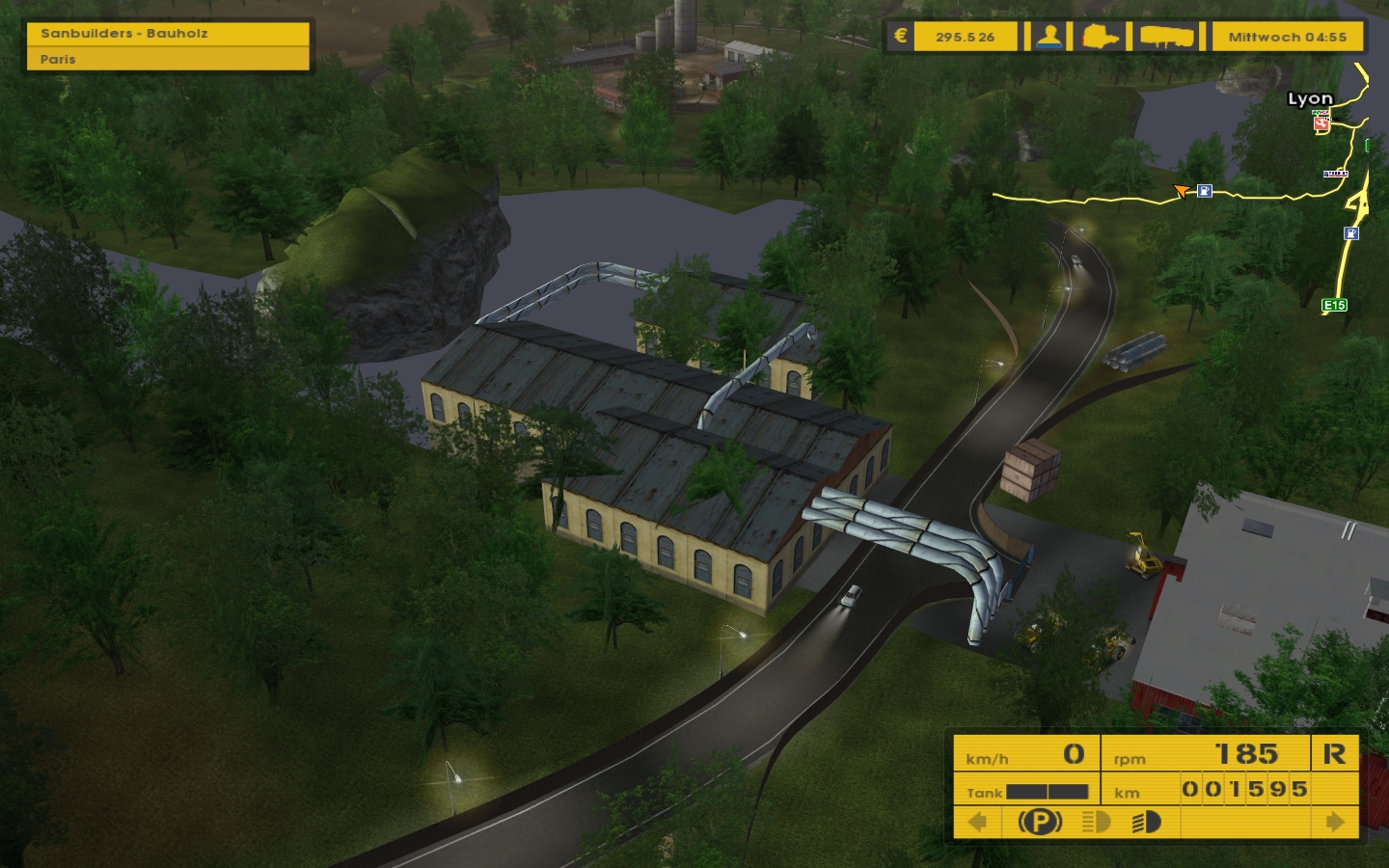
Task: Click the Sanbuilders - Bauholz job entry
Action: [168, 34]
